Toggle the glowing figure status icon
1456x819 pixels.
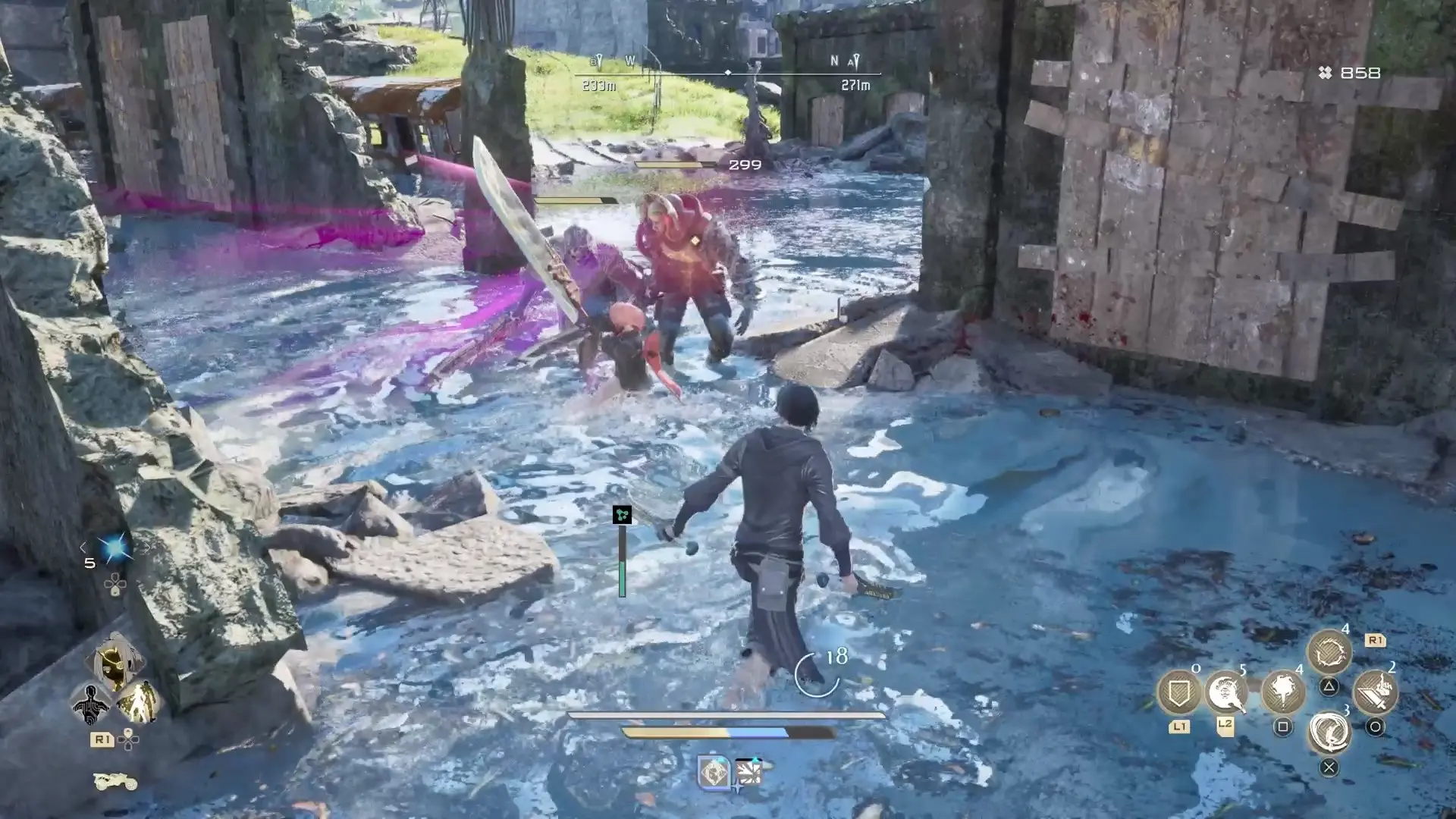coord(138,702)
